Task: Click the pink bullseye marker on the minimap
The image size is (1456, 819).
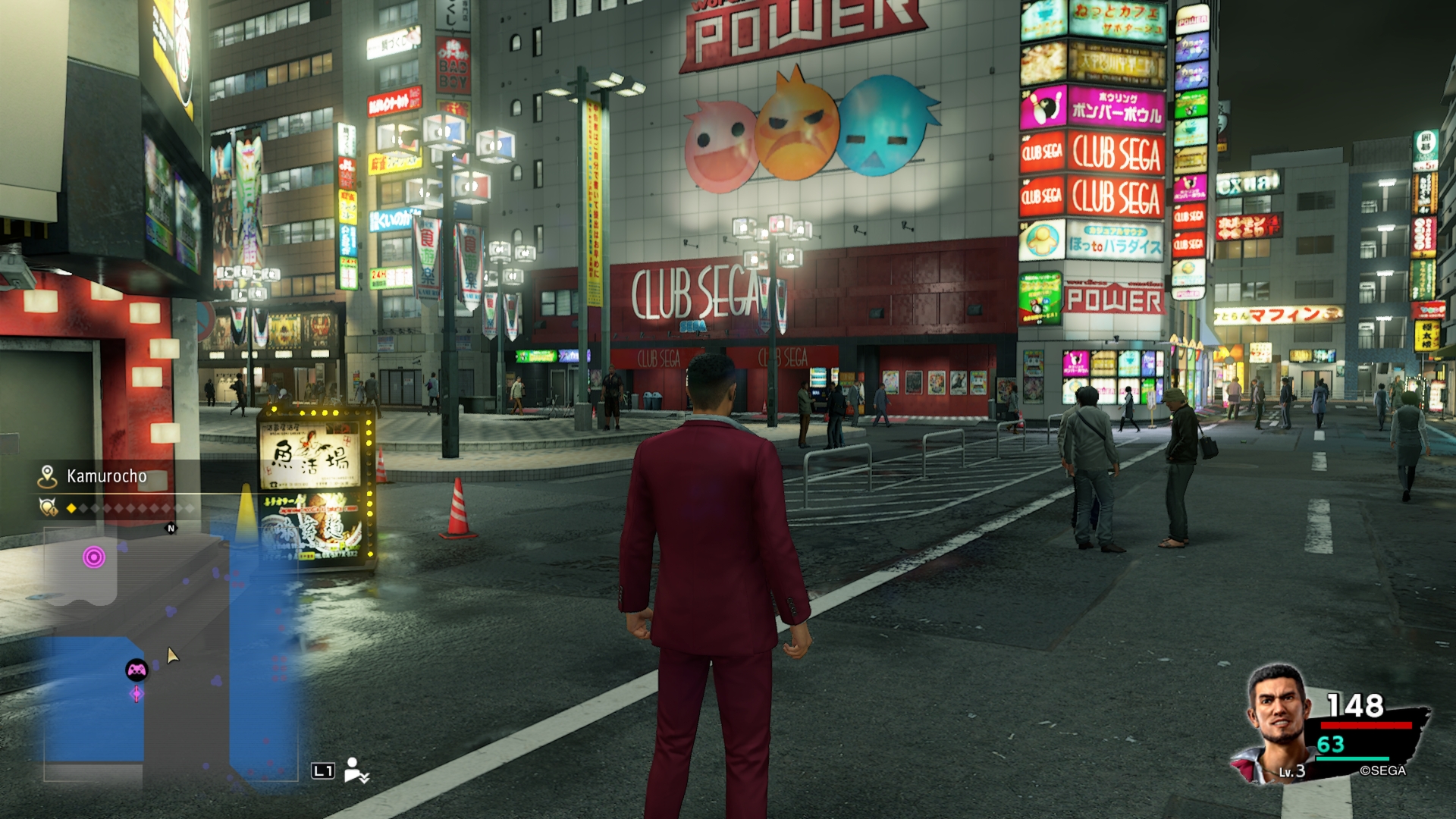Action: tap(94, 558)
